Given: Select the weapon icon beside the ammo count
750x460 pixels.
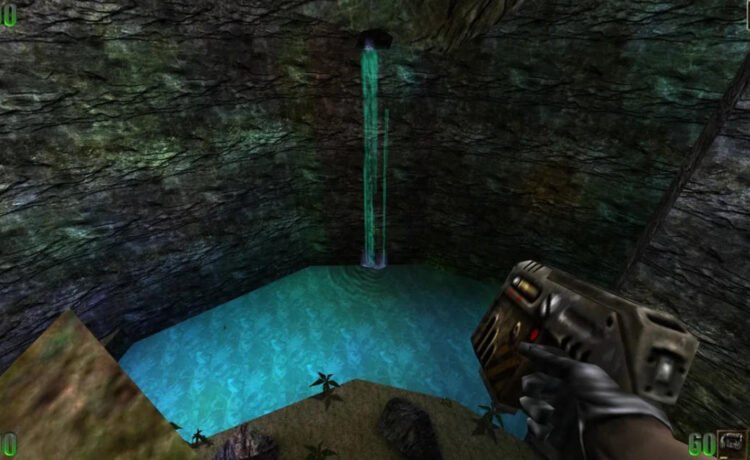Looking at the screenshot, I should tap(732, 443).
